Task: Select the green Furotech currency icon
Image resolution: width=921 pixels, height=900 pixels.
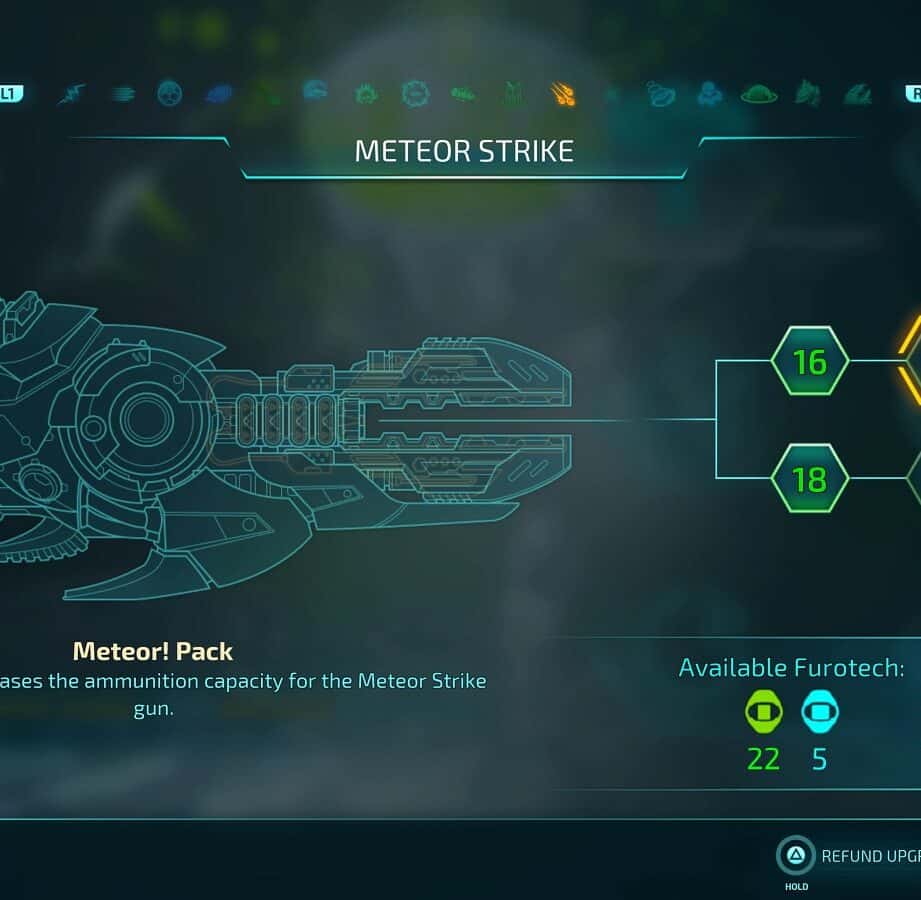Action: (764, 713)
